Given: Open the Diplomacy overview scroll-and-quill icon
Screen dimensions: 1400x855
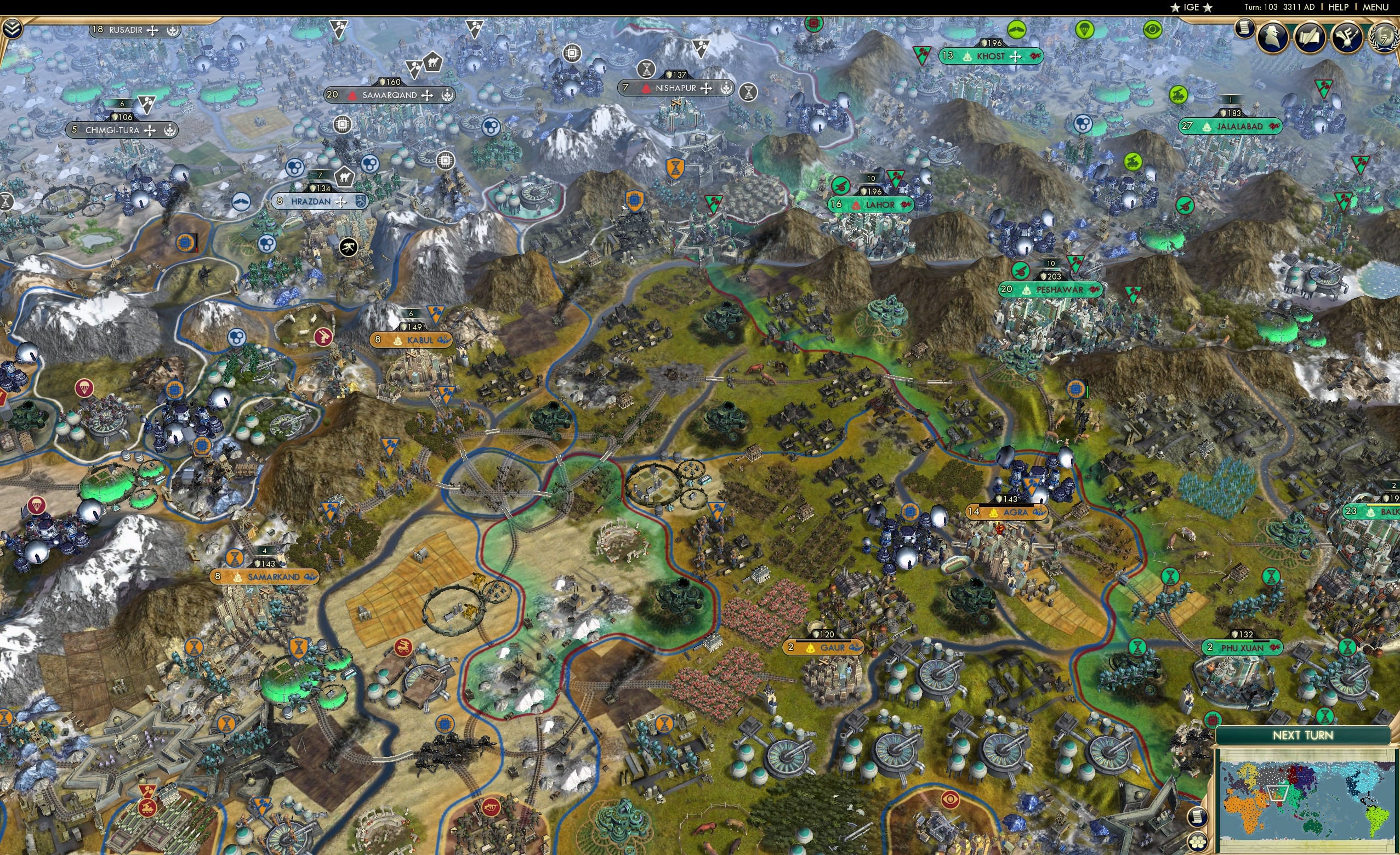Looking at the screenshot, I should (1310, 38).
